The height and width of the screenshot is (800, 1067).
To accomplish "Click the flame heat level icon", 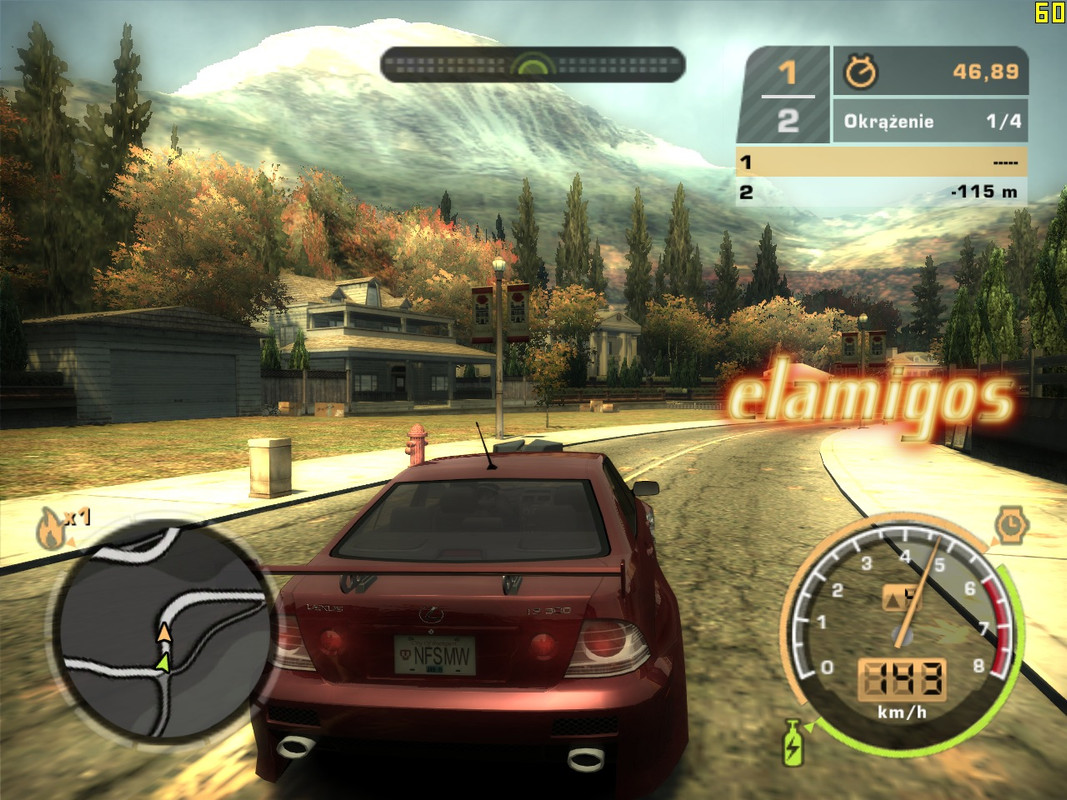I will pos(50,529).
